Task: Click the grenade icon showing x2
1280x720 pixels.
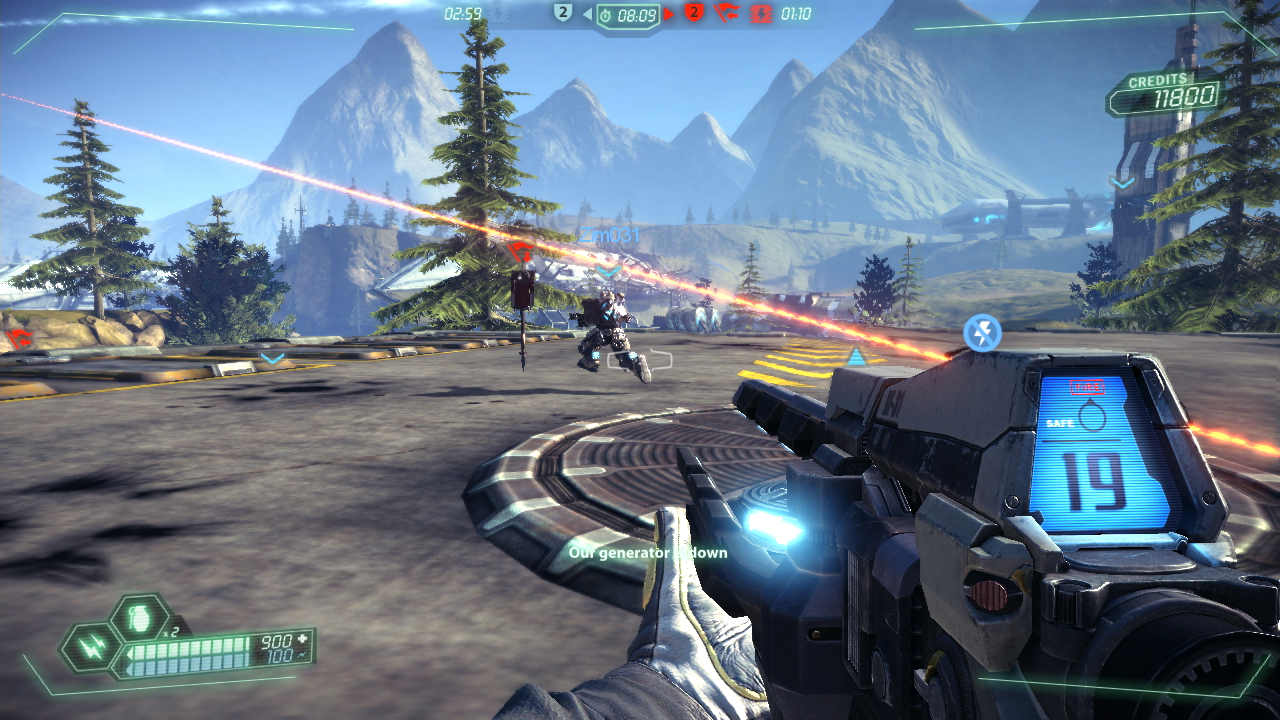Action: pyautogui.click(x=139, y=617)
